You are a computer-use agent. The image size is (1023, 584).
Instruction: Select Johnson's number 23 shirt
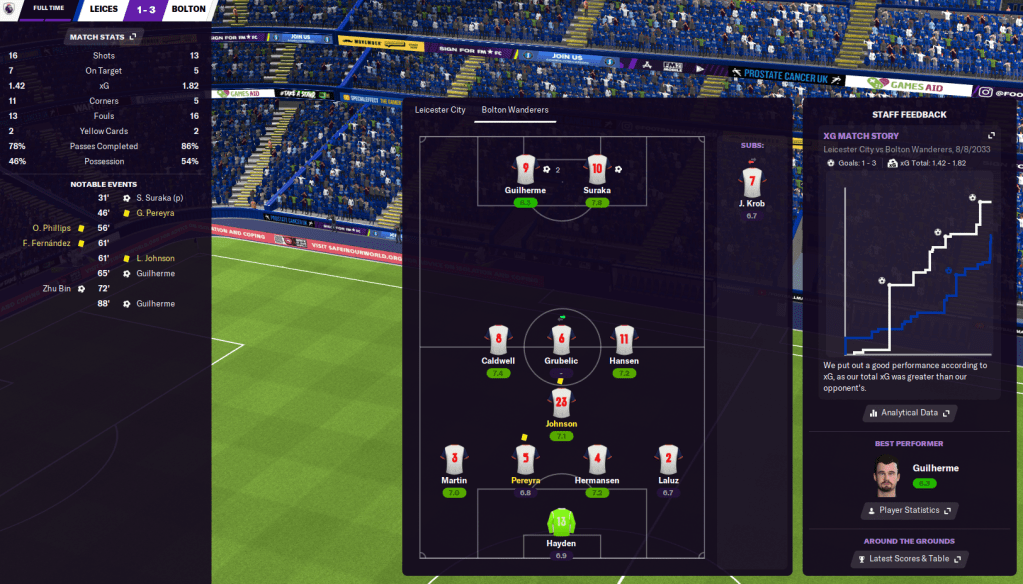pos(561,403)
